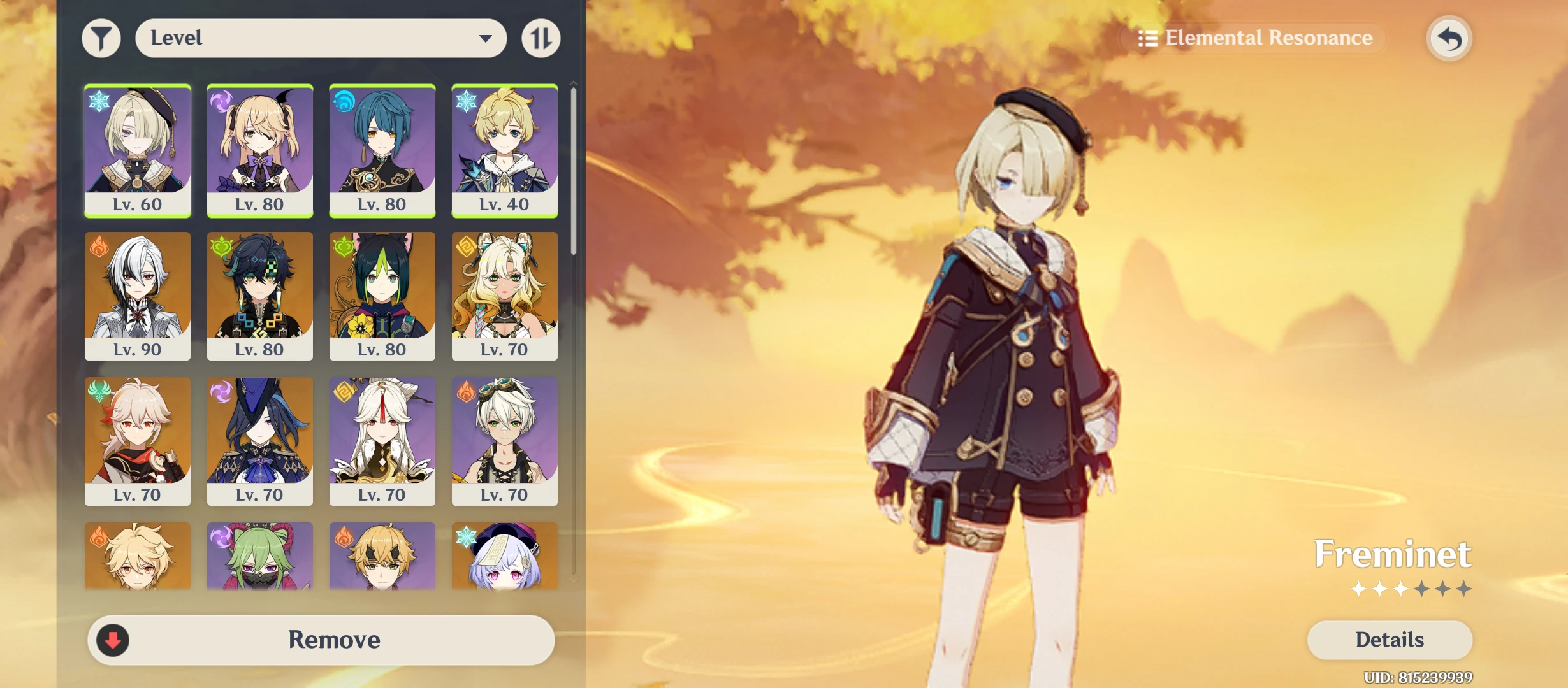The image size is (1568, 688).
Task: Open the character filter funnel icon
Action: 101,38
